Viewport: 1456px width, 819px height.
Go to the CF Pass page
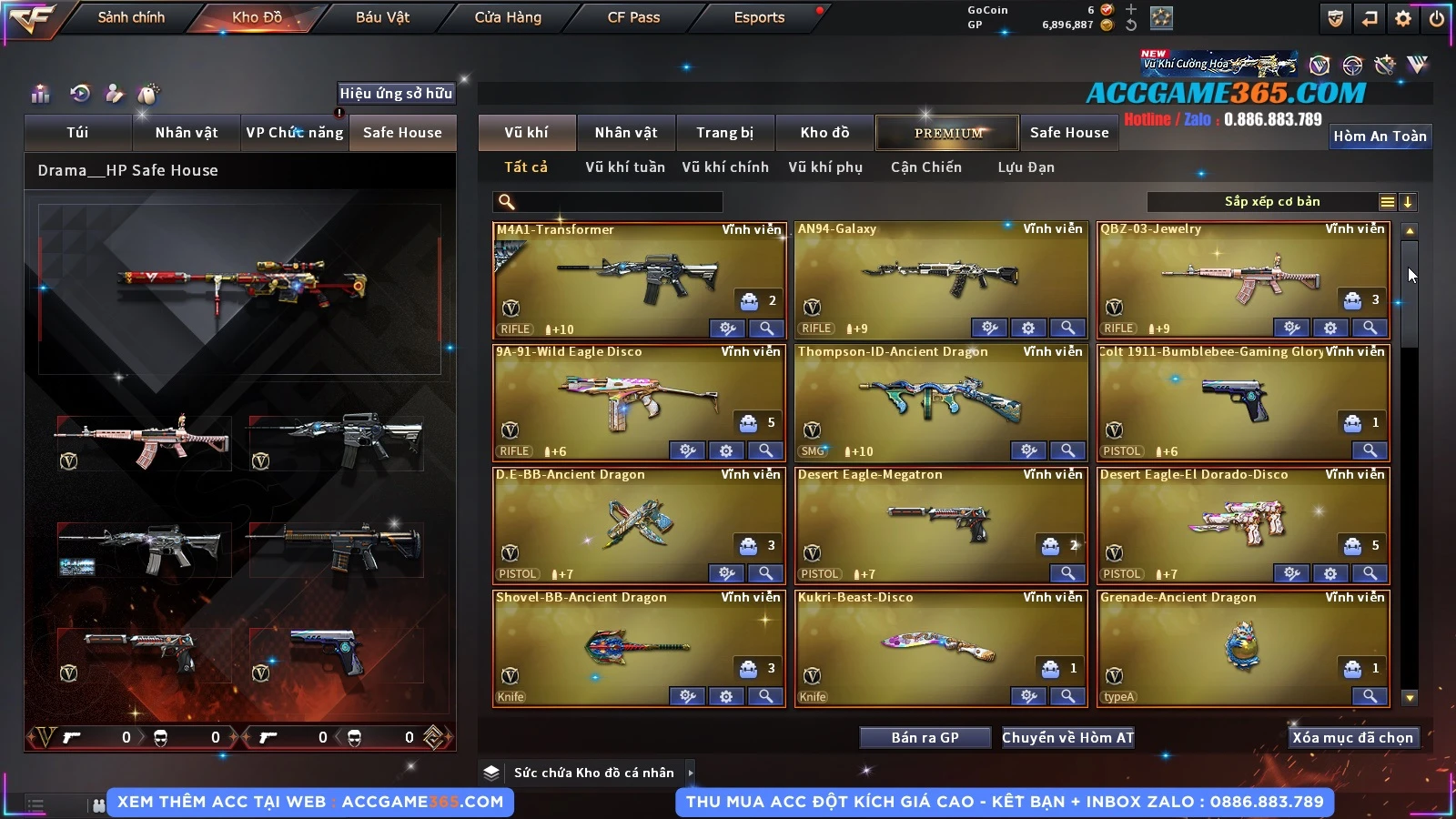tap(633, 17)
